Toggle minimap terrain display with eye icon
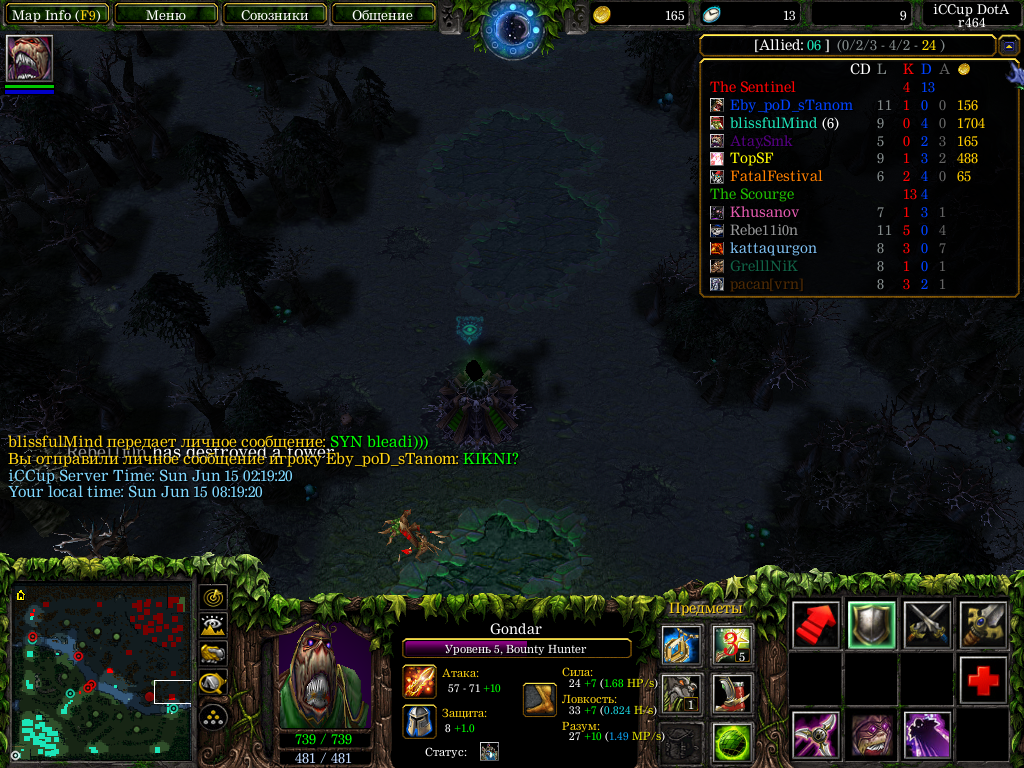The image size is (1024, 768). click(213, 626)
